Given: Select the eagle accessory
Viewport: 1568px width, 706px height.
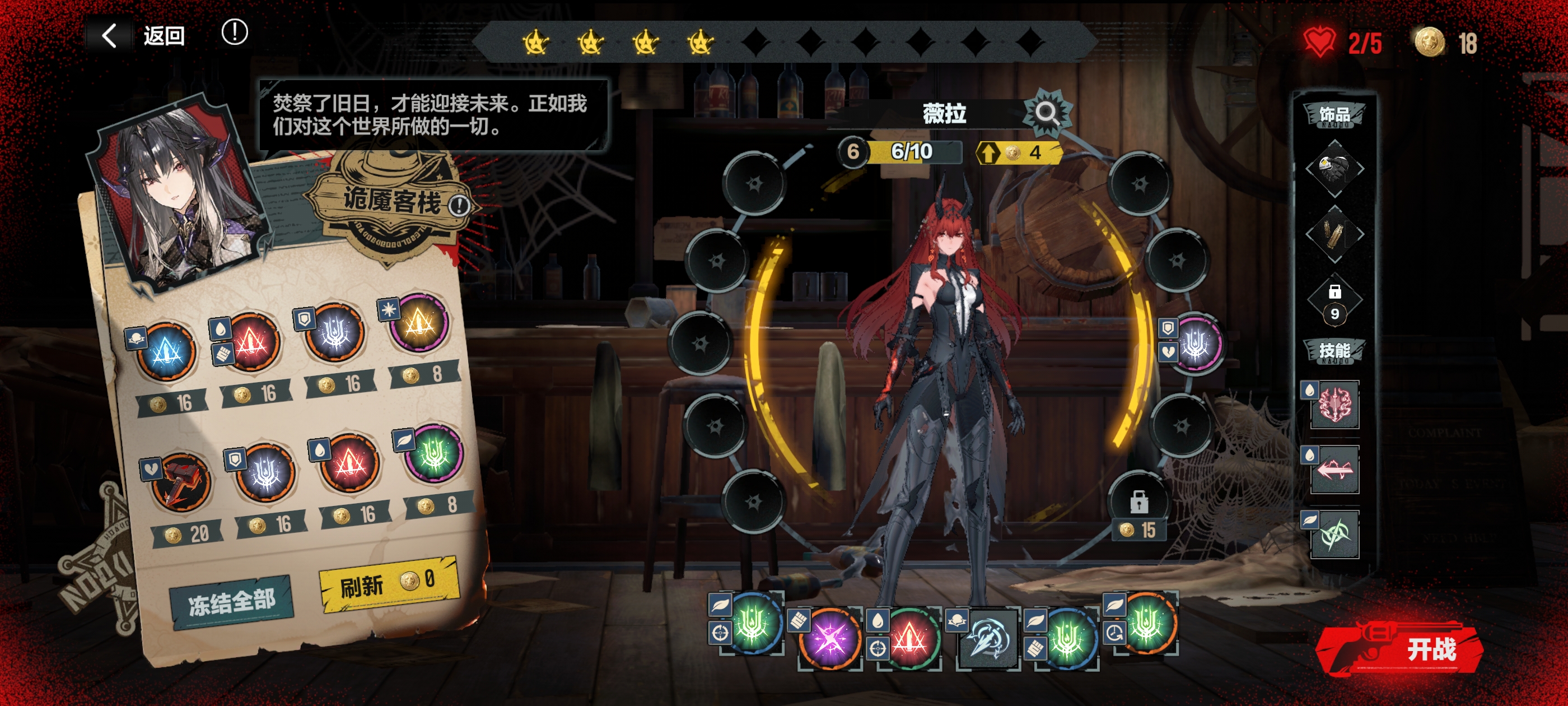Looking at the screenshot, I should [x=1334, y=169].
